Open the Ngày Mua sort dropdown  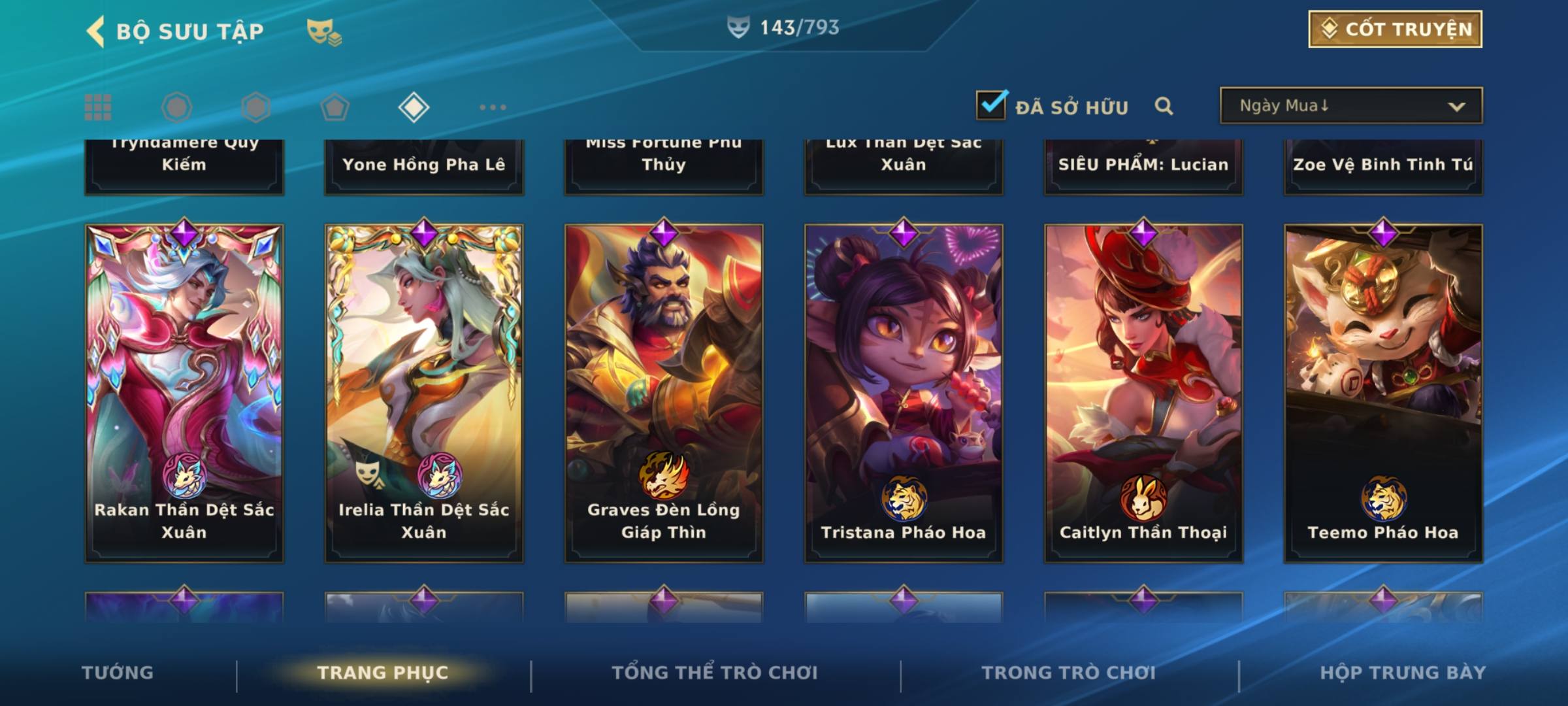click(1351, 106)
